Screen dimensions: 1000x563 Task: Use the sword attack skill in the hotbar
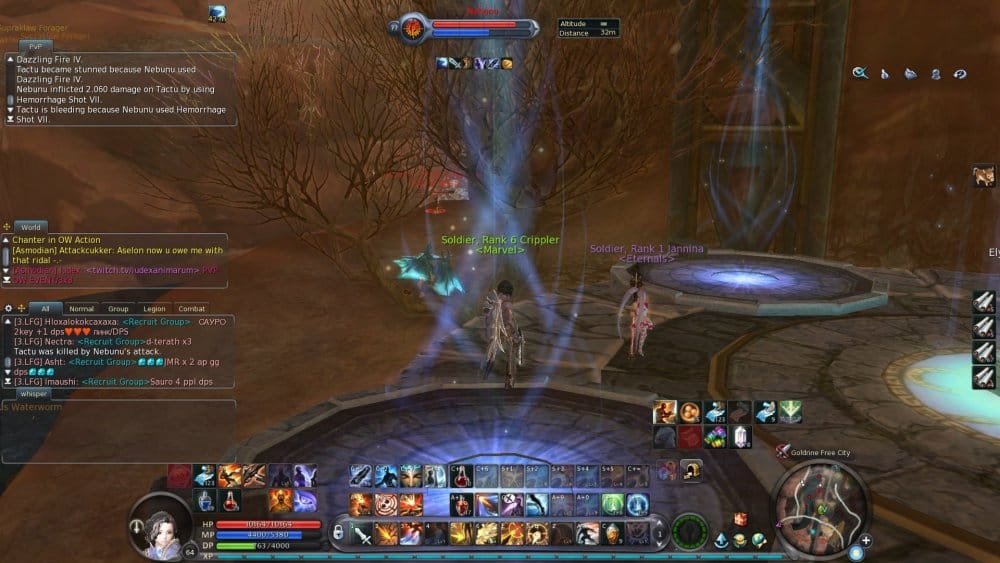tap(362, 535)
